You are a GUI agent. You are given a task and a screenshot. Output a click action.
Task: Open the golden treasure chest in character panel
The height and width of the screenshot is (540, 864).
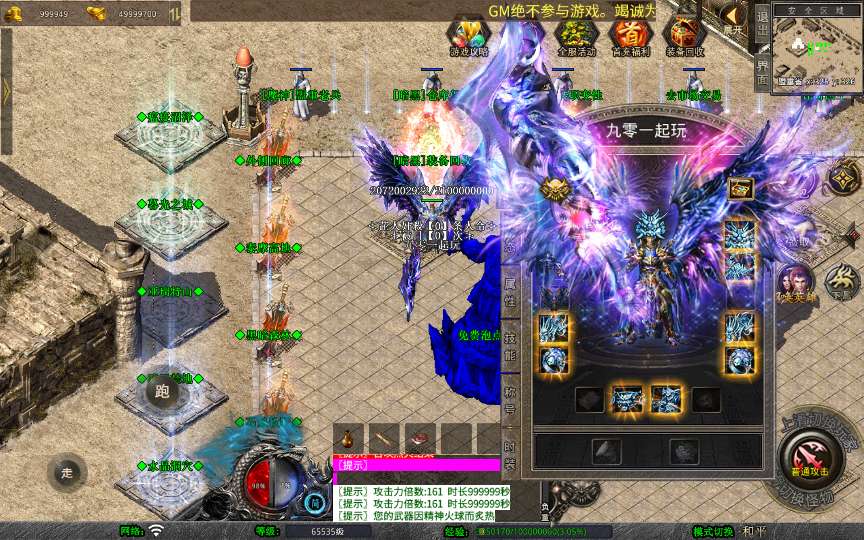[x=740, y=189]
